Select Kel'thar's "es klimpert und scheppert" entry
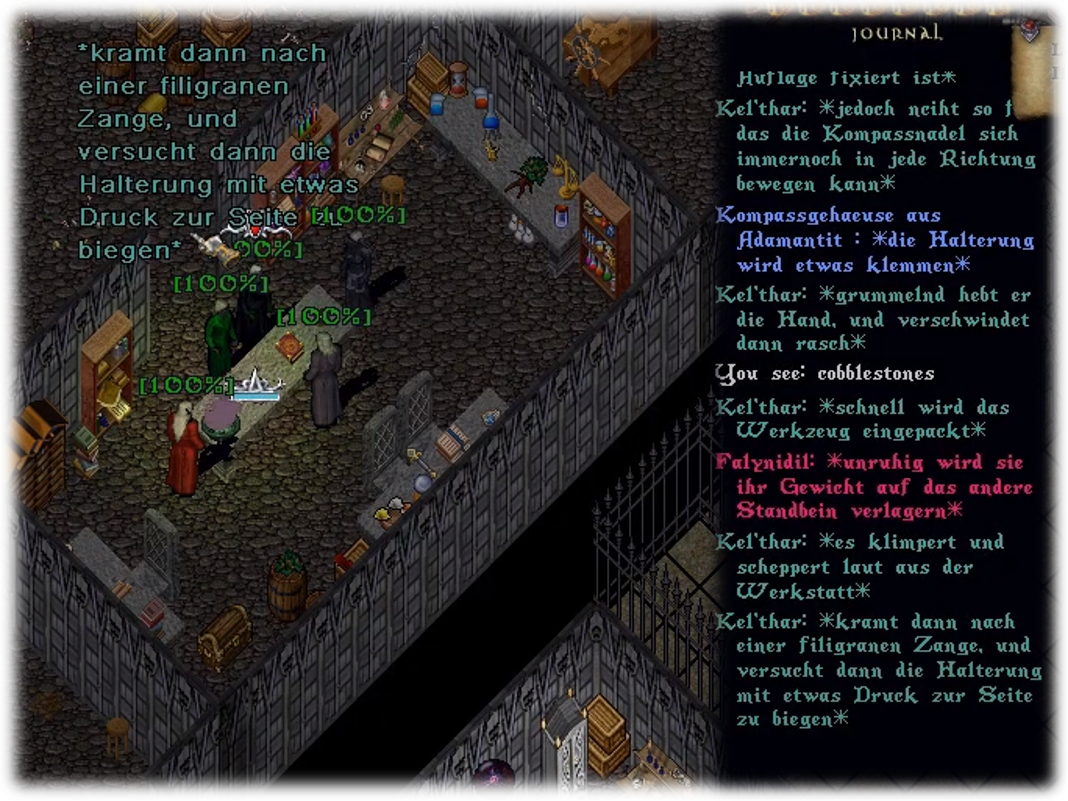 [860, 567]
